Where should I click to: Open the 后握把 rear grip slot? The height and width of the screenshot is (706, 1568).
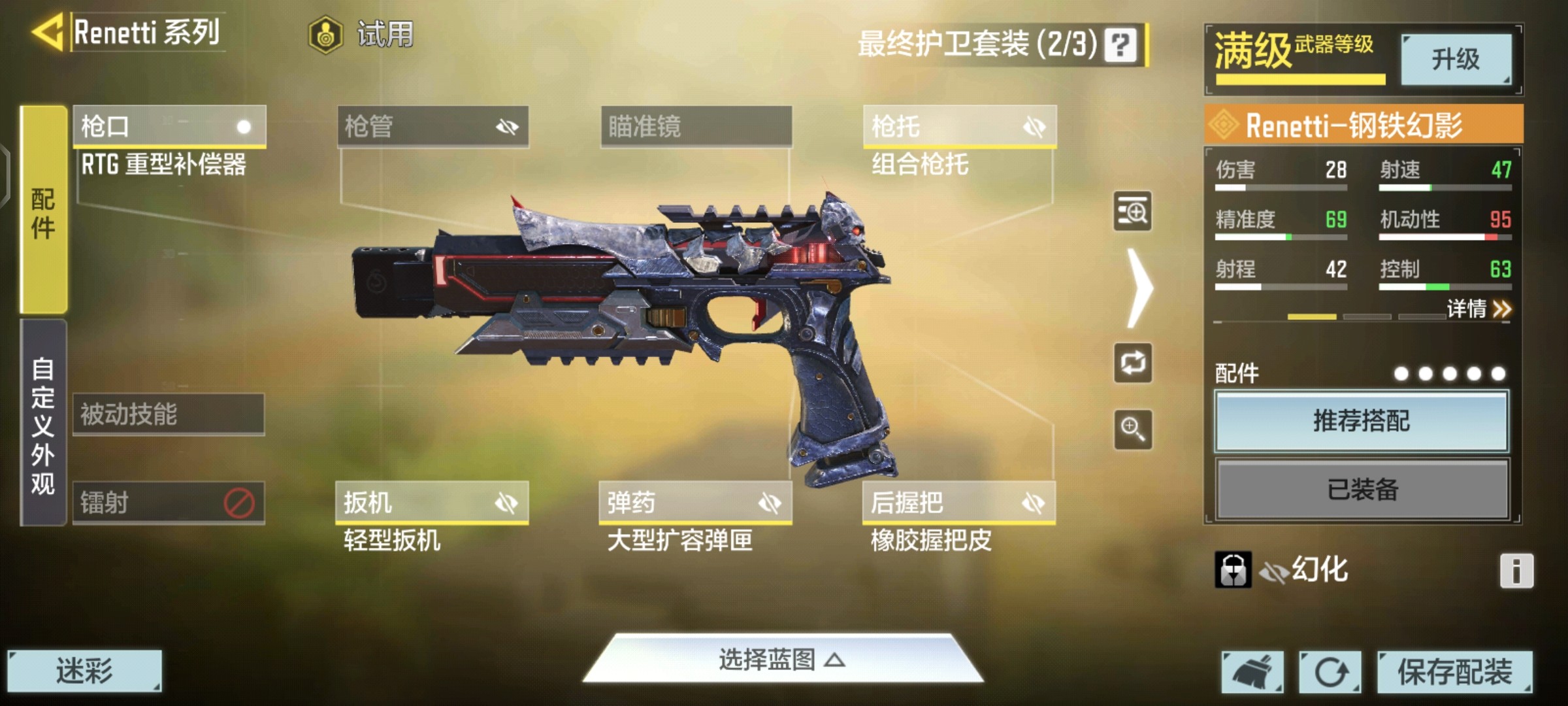958,503
